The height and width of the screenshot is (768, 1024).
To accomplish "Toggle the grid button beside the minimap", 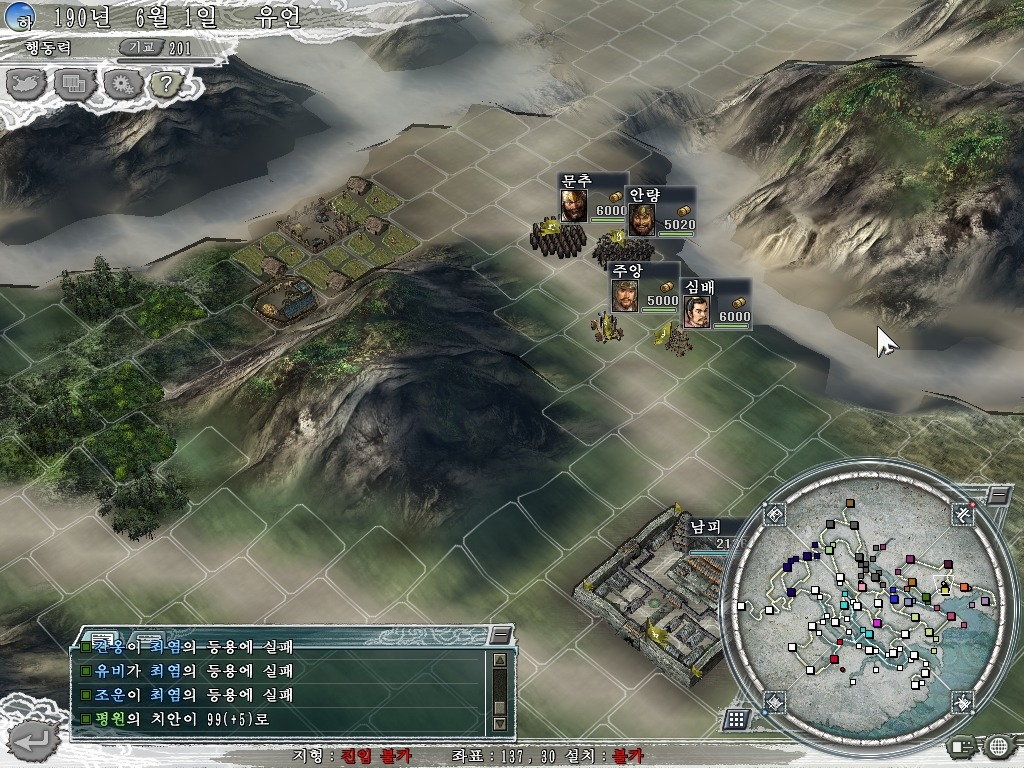I will pos(735,719).
